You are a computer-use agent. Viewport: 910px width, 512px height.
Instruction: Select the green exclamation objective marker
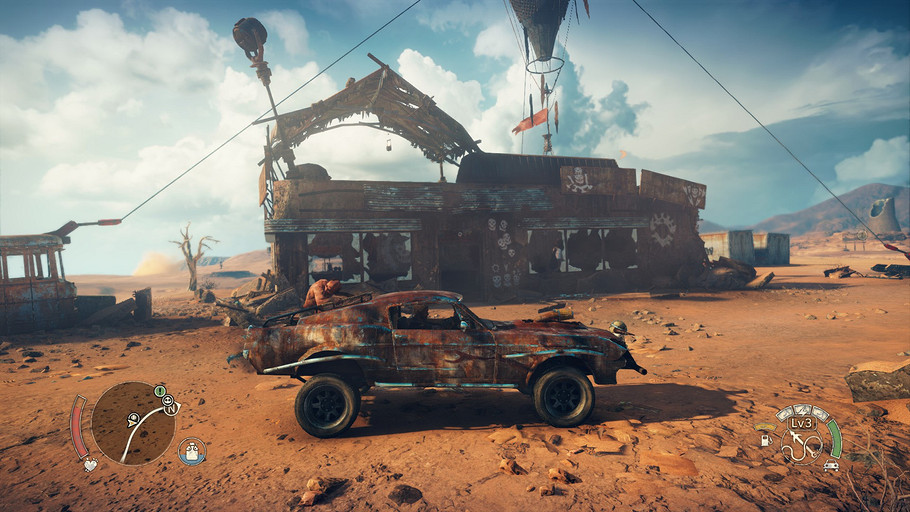[x=159, y=389]
